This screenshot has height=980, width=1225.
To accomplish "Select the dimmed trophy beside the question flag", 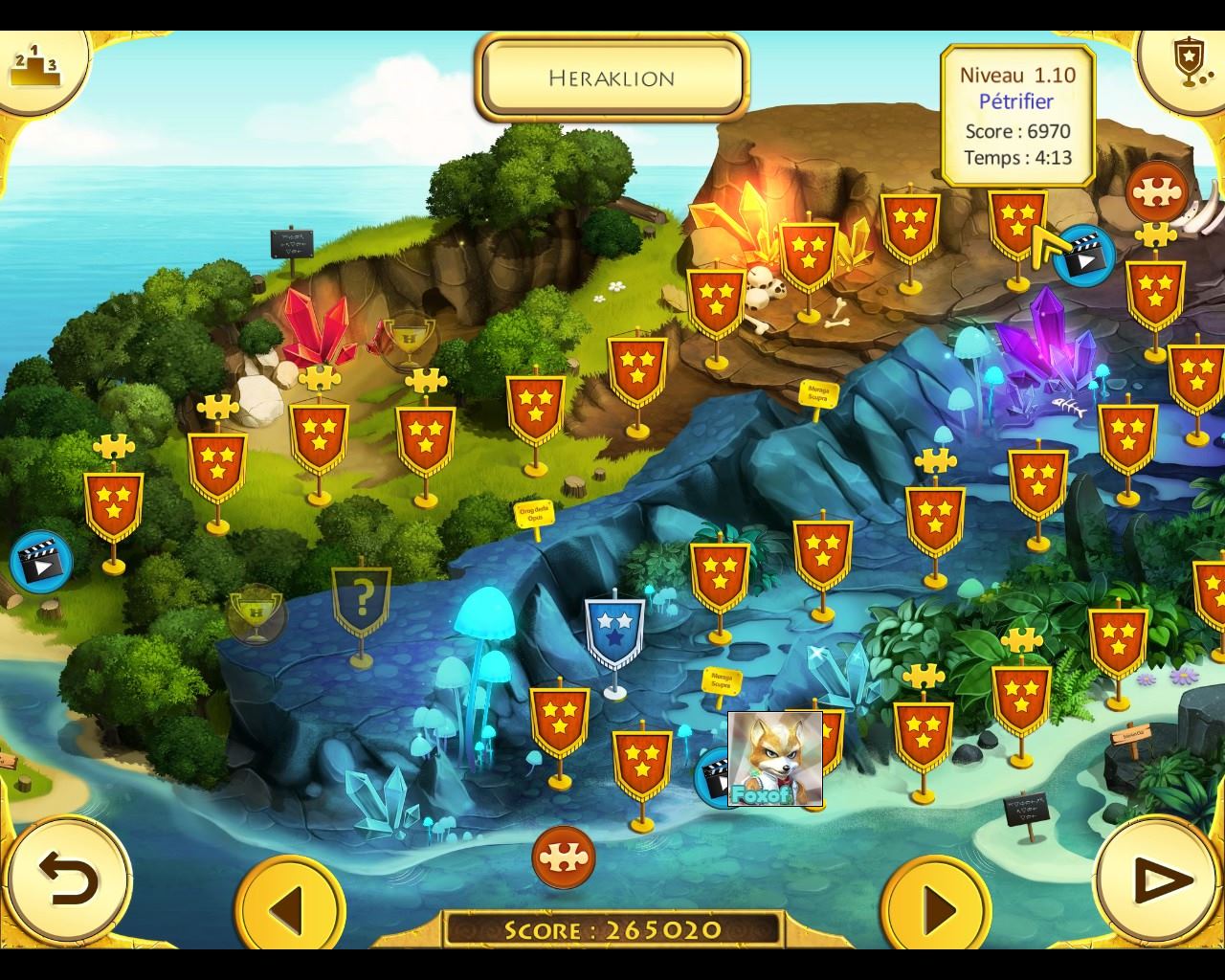I will (x=256, y=612).
